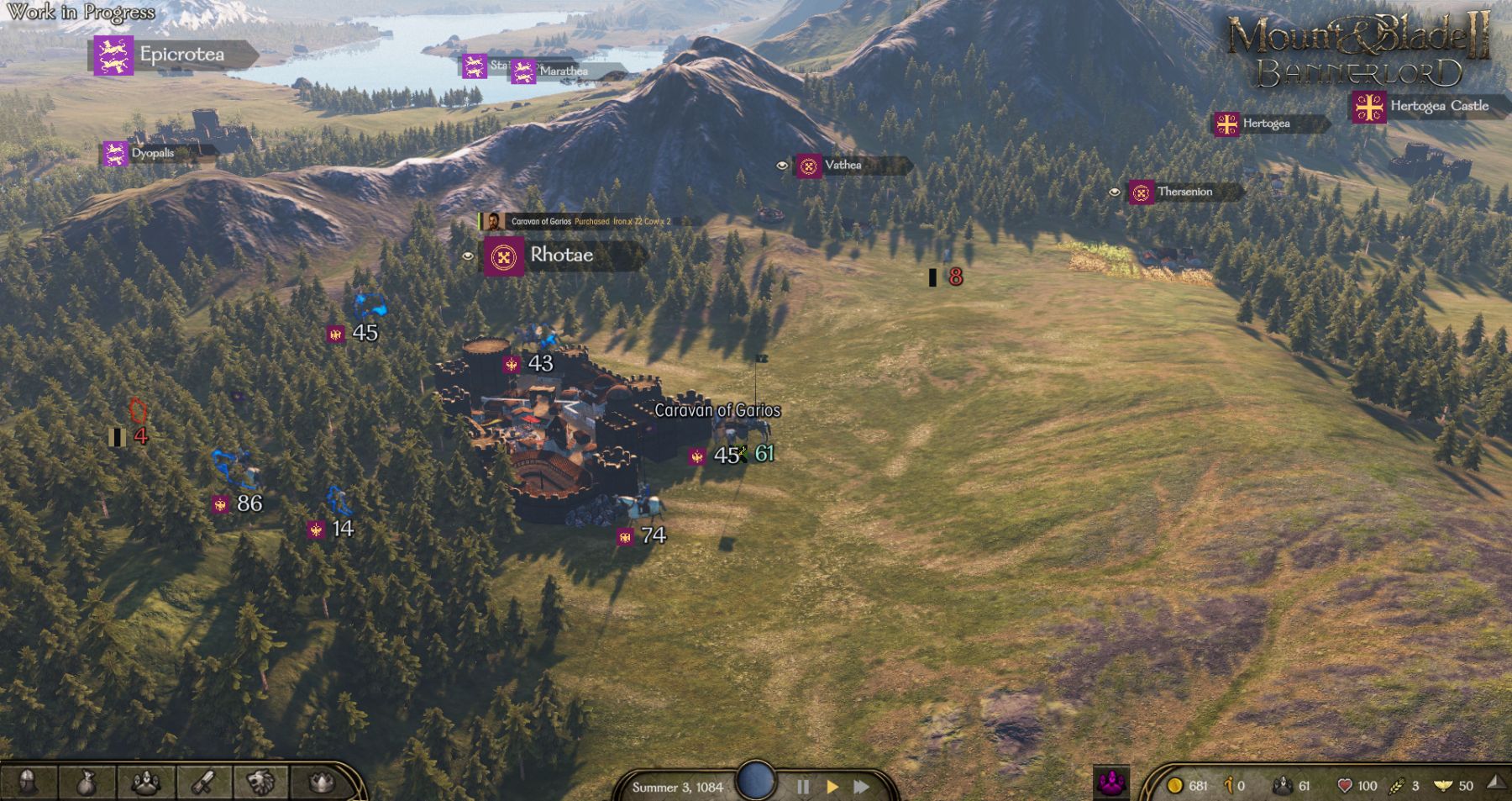Set time to fast forward
Viewport: 1512px width, 801px height.
tap(861, 787)
